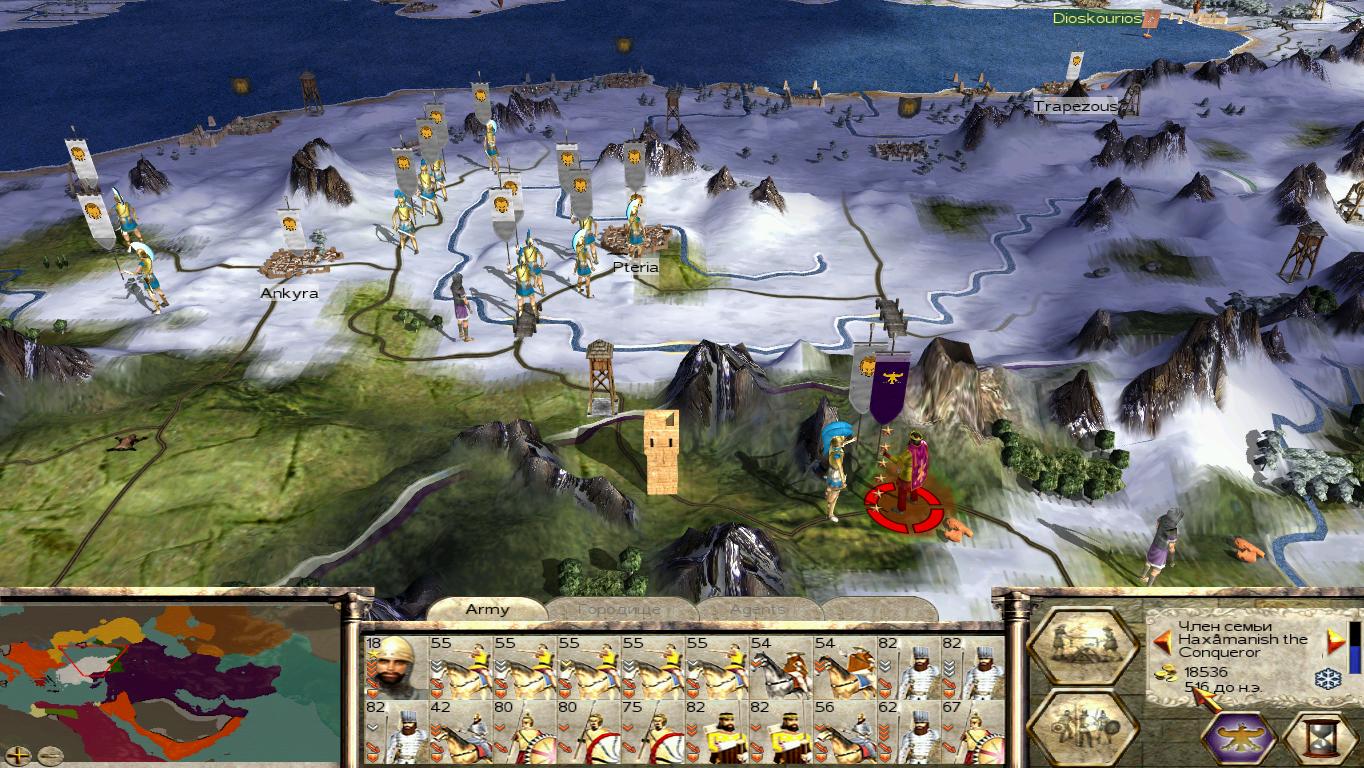Zoom out the minimap with minus button
This screenshot has width=1364, height=768.
(x=50, y=756)
